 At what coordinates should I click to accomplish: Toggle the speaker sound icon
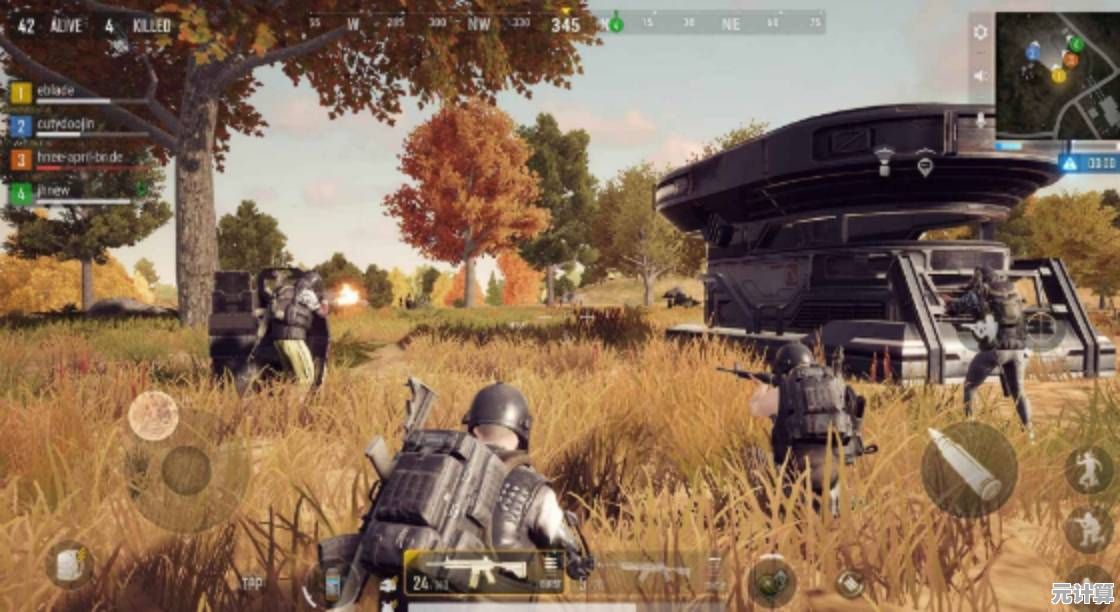(980, 76)
